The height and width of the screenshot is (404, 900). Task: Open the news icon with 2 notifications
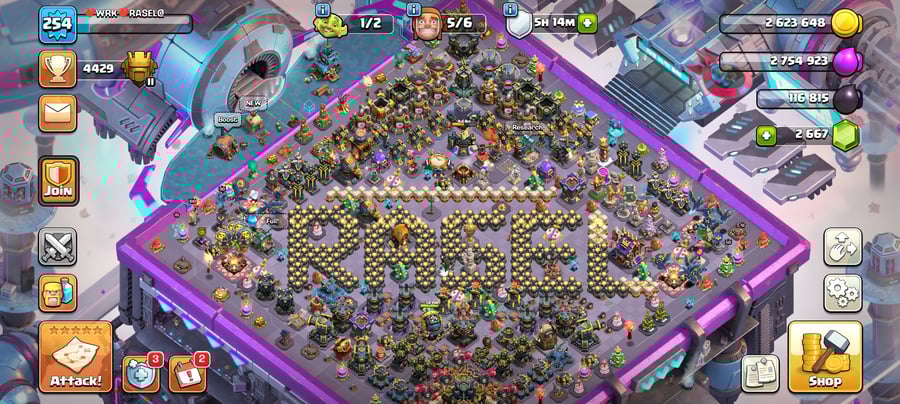tap(187, 372)
